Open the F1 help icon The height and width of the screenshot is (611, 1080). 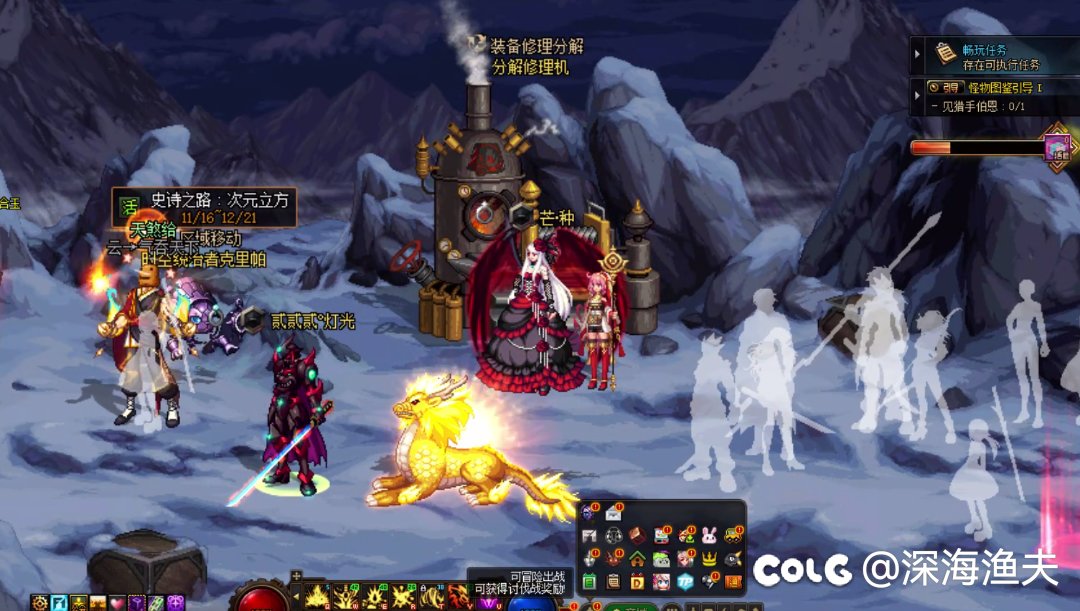590,536
